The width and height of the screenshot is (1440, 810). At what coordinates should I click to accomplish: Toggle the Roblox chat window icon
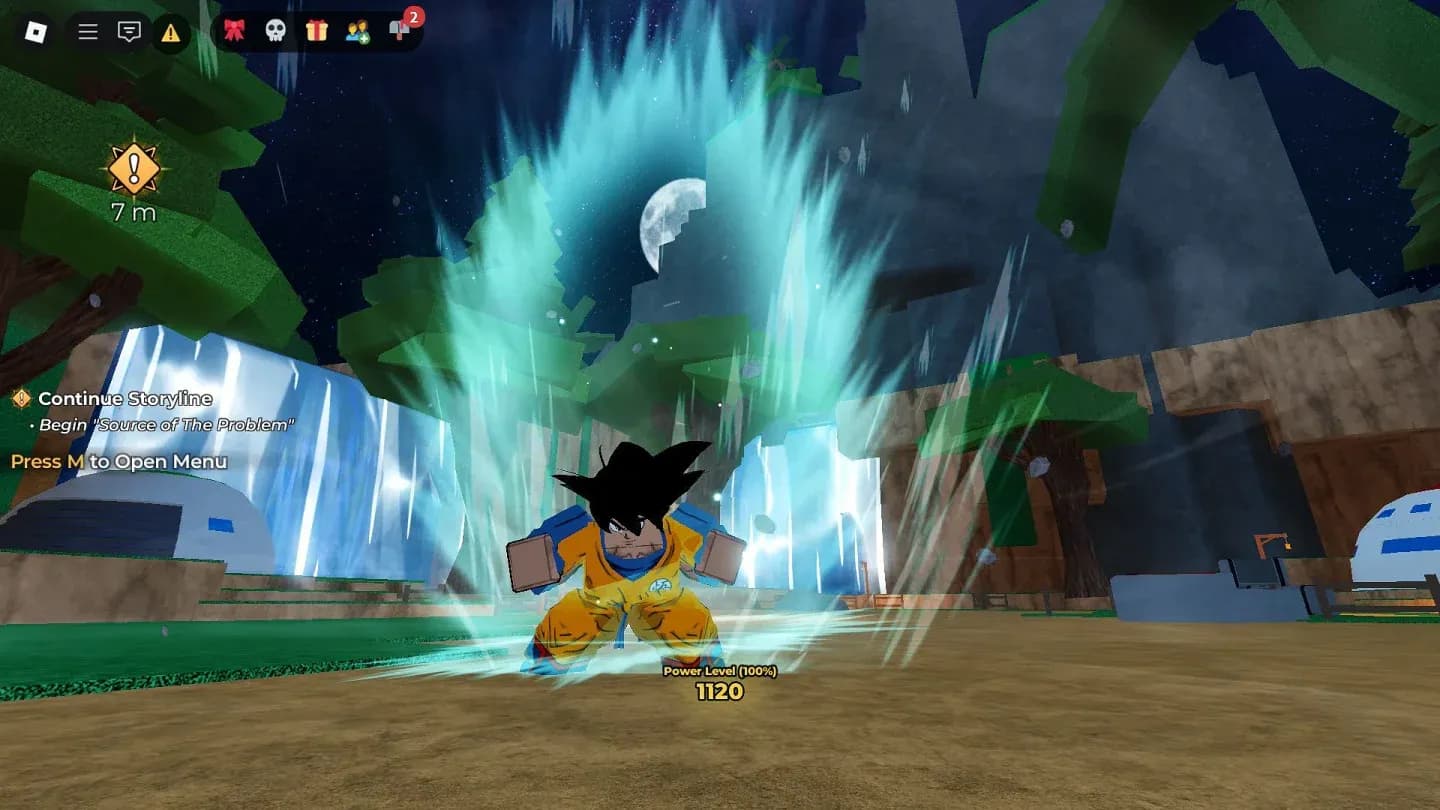pos(129,32)
